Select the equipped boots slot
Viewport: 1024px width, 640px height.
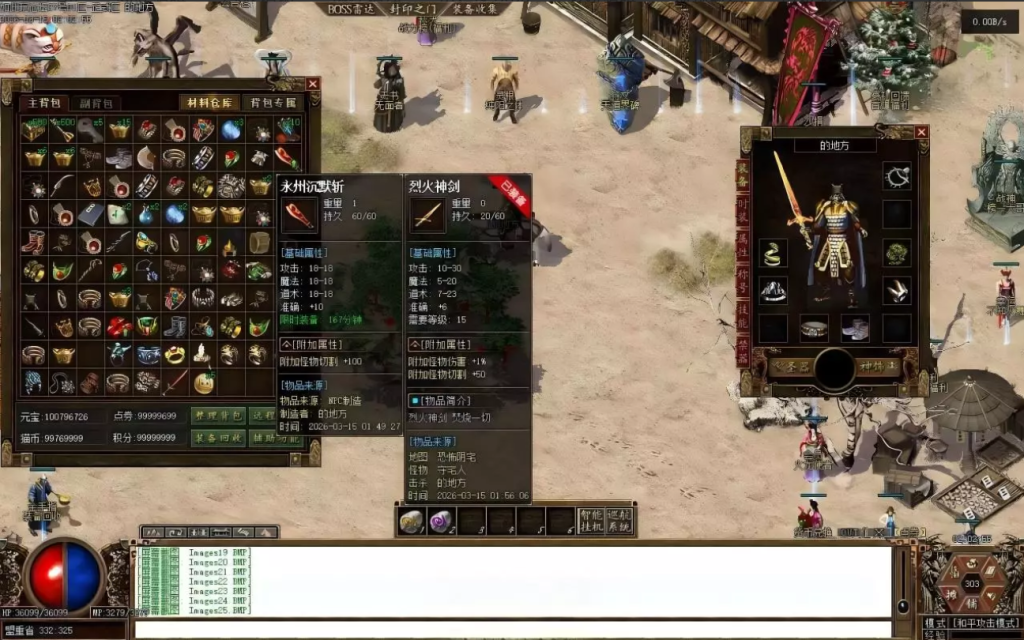pos(855,328)
